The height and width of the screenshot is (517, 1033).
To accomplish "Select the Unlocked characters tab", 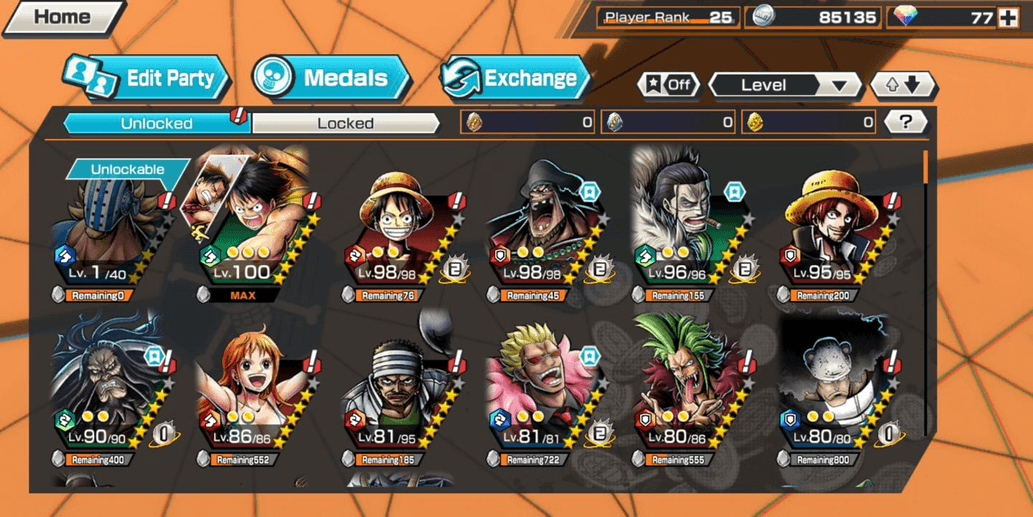I will tap(157, 123).
